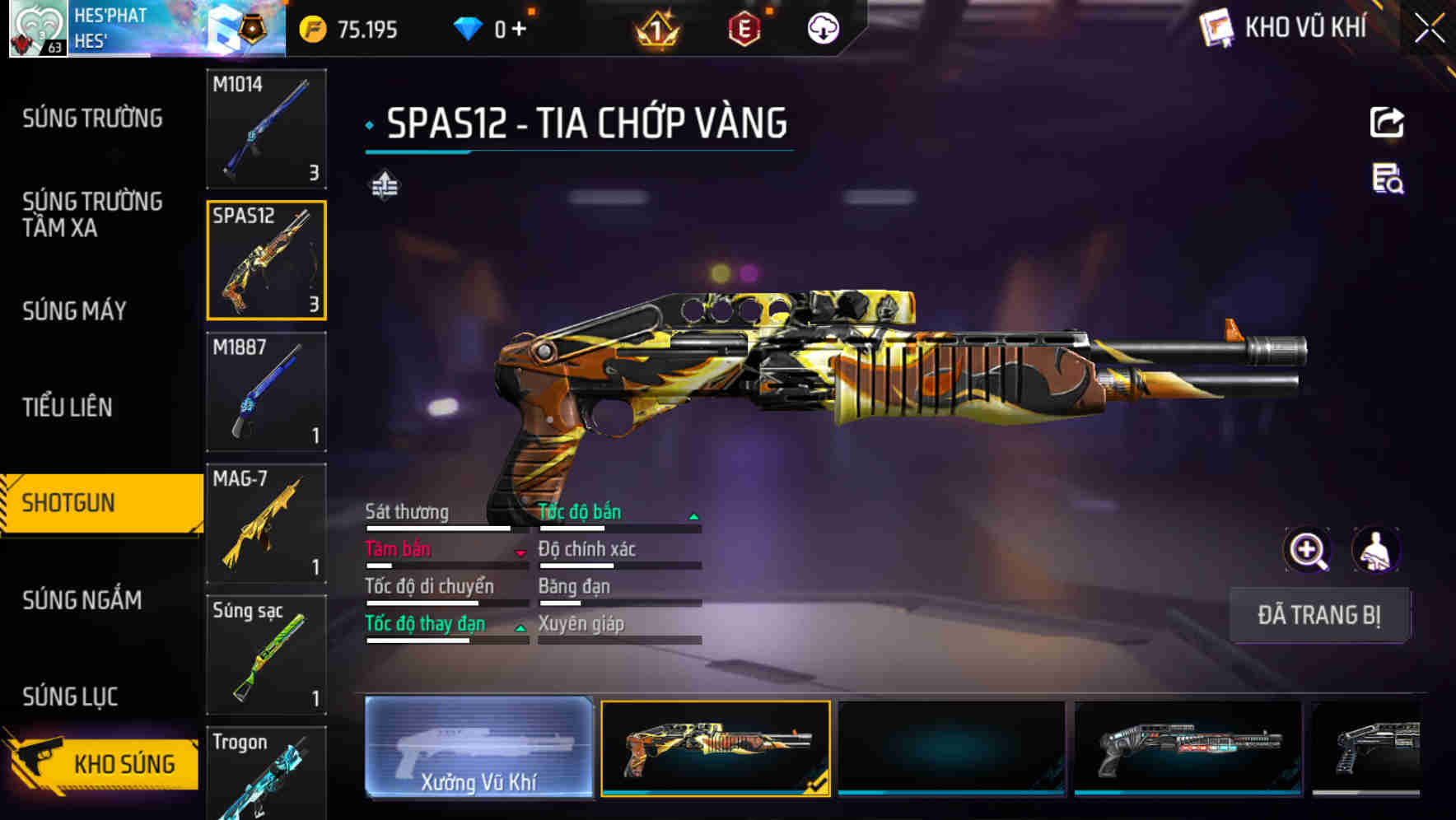Viewport: 1456px width, 820px height.
Task: Pick the M1887 weapon tile
Action: pos(266,392)
